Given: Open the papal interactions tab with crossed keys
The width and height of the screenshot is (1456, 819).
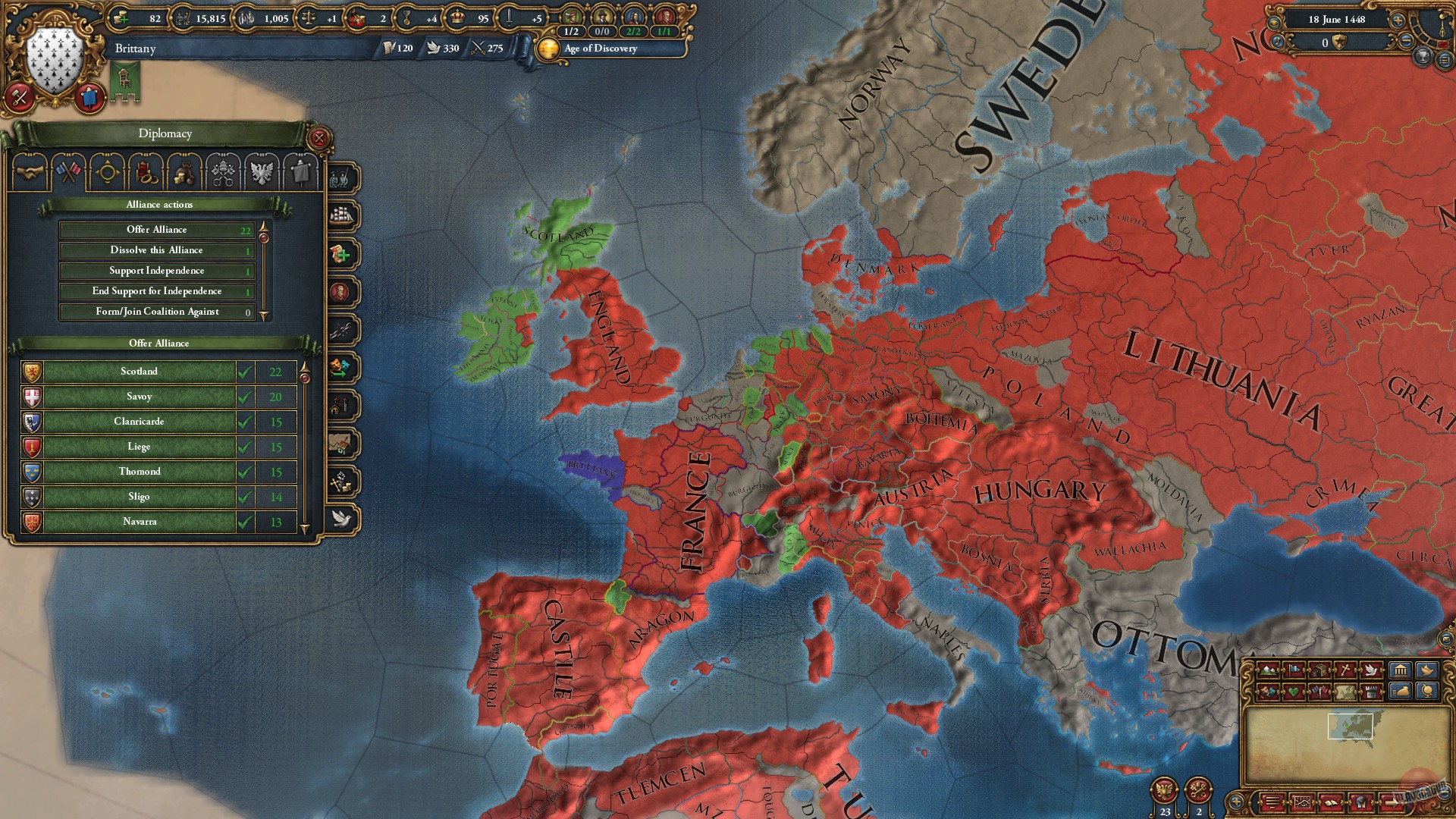Looking at the screenshot, I should [223, 173].
